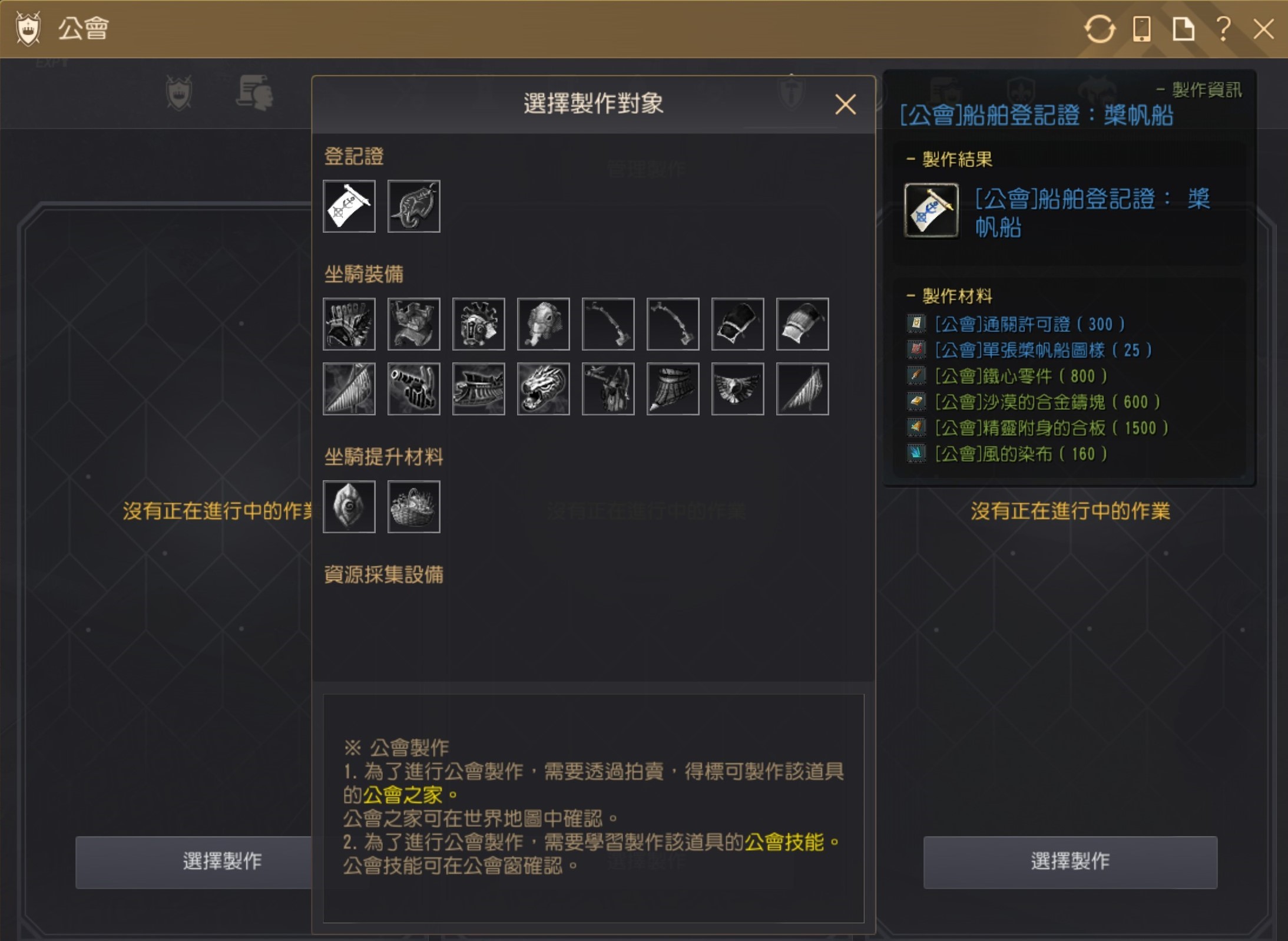This screenshot has height=941, width=1288.
Task: Collapse the 製作材料 section
Action: click(910, 296)
